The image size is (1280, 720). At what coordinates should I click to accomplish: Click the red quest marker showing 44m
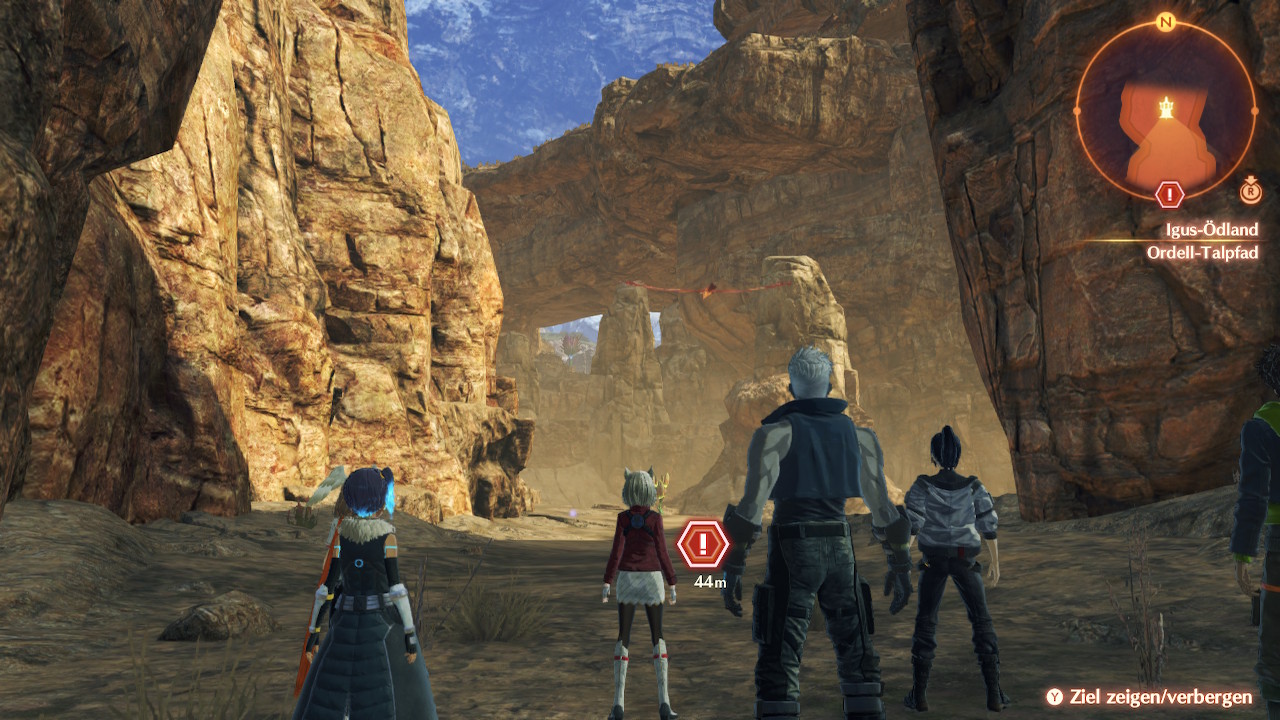pos(703,544)
